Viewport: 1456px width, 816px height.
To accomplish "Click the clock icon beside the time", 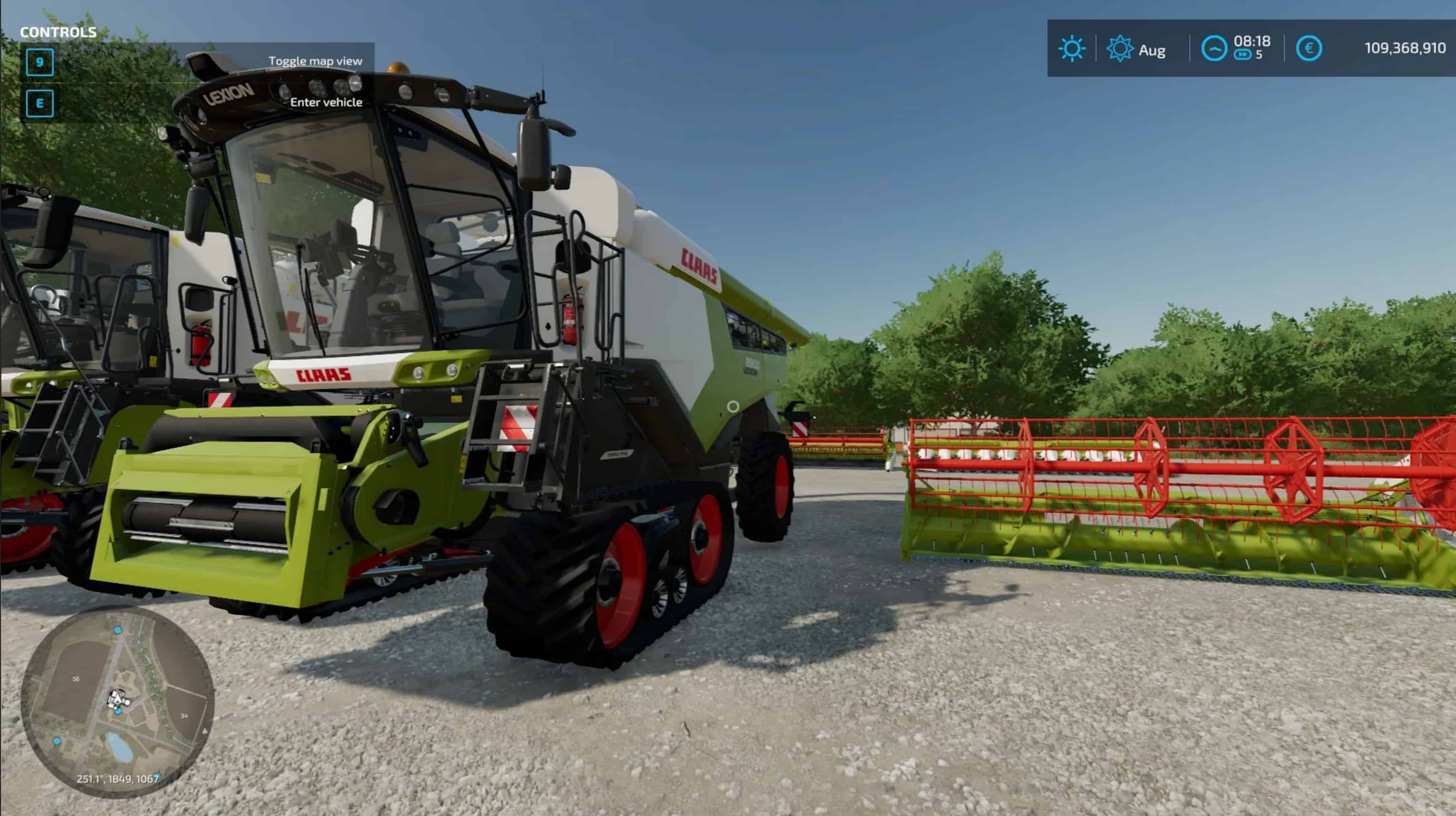I will [1214, 49].
